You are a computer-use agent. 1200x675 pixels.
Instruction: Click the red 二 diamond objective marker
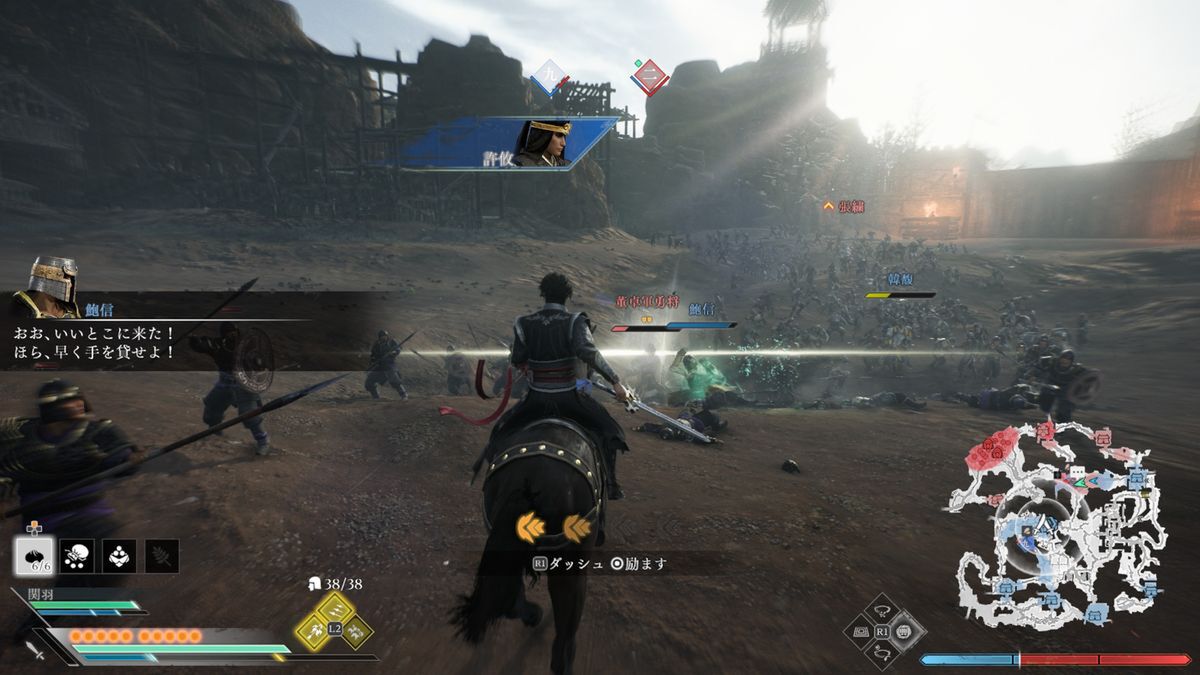click(649, 76)
